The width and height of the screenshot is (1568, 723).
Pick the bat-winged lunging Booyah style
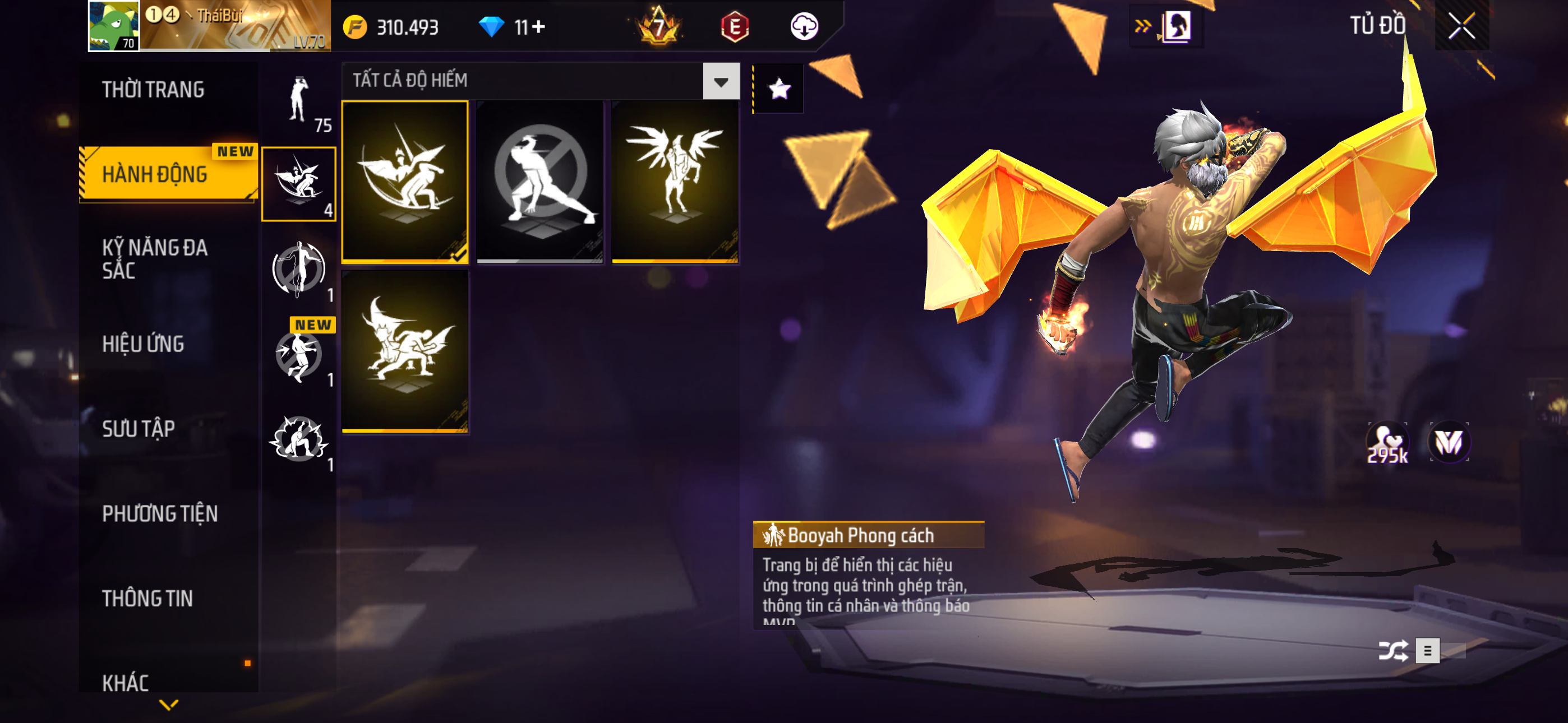(405, 351)
